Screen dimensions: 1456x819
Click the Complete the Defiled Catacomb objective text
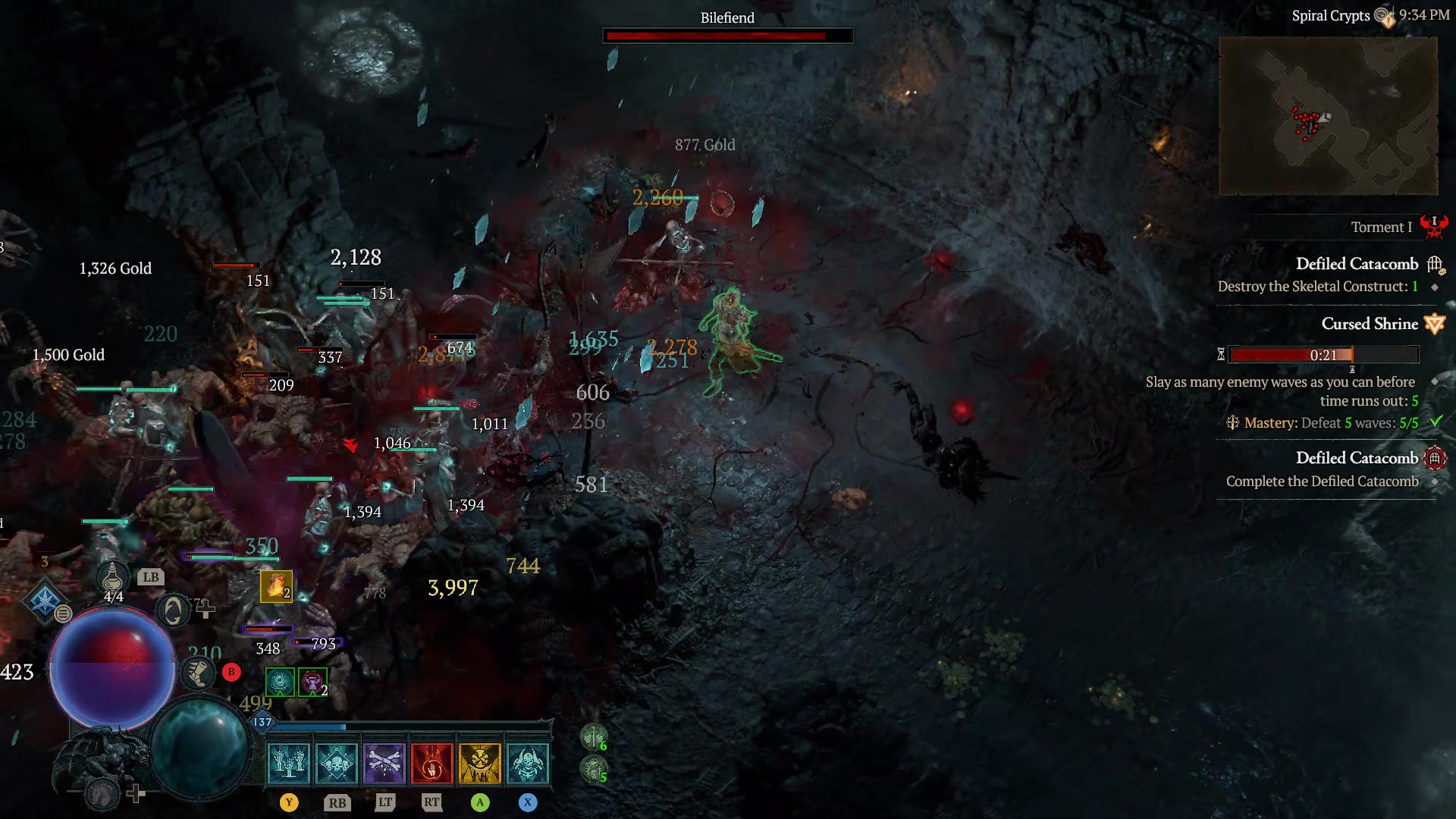click(x=1323, y=481)
